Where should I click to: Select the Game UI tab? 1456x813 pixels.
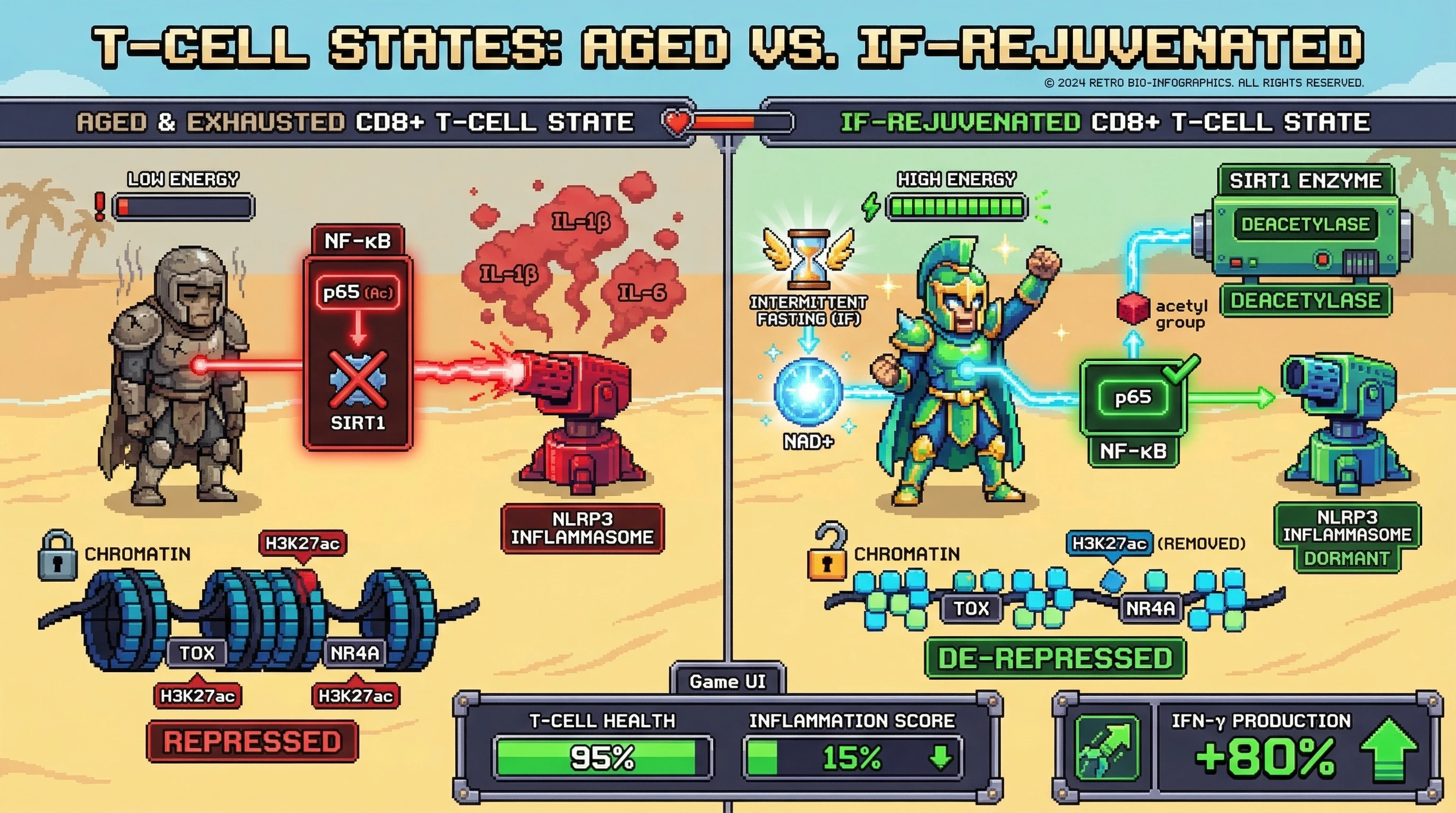click(727, 681)
